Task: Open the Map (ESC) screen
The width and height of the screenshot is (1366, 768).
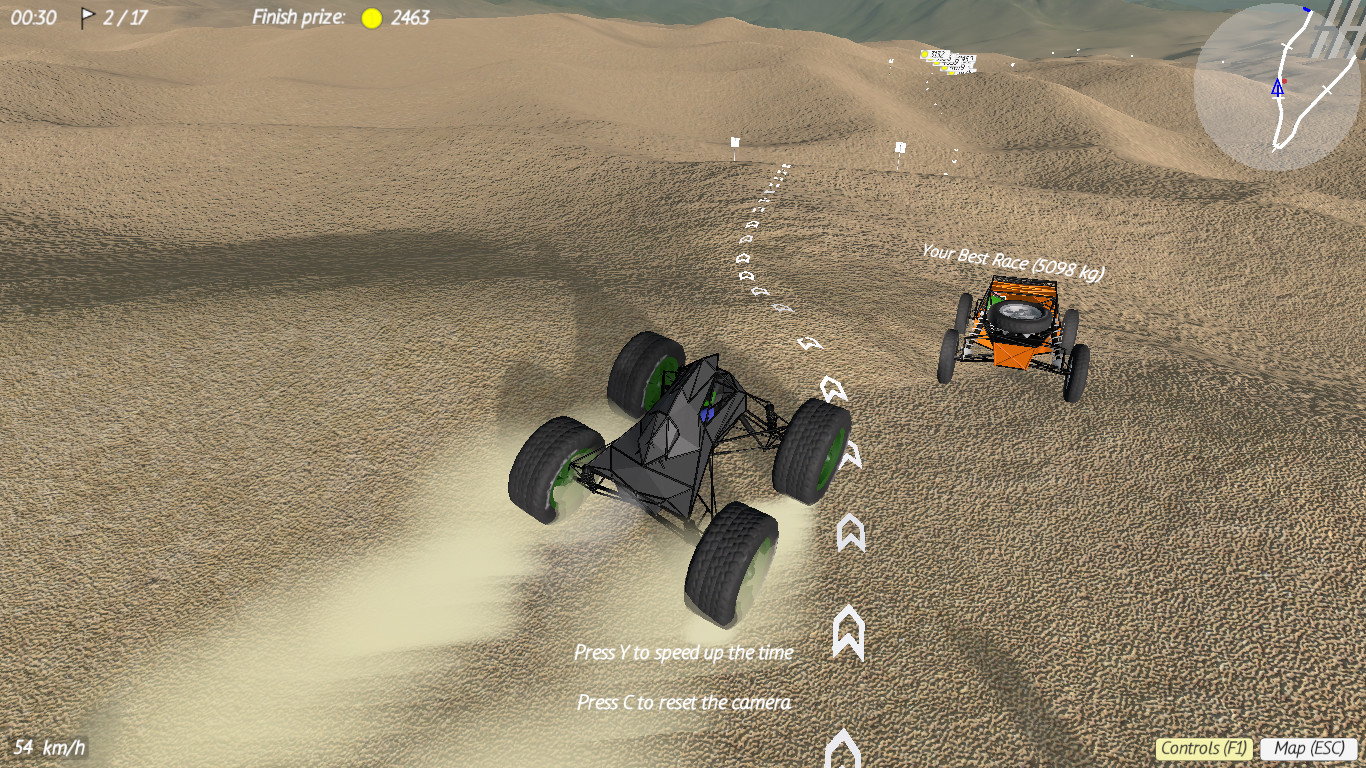Action: point(1311,748)
